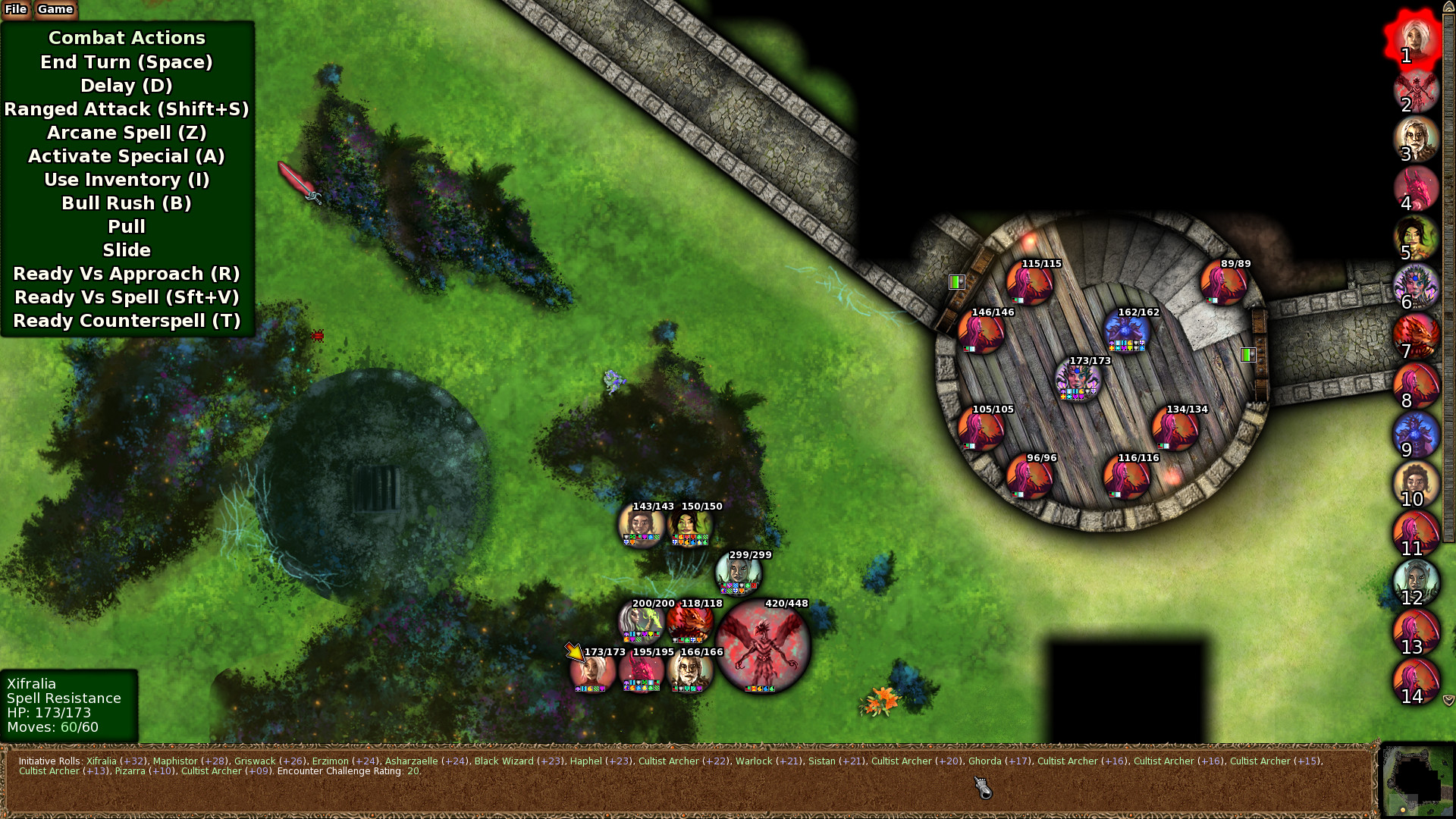The image size is (1456, 819).
Task: Open the File menu
Action: [15, 9]
